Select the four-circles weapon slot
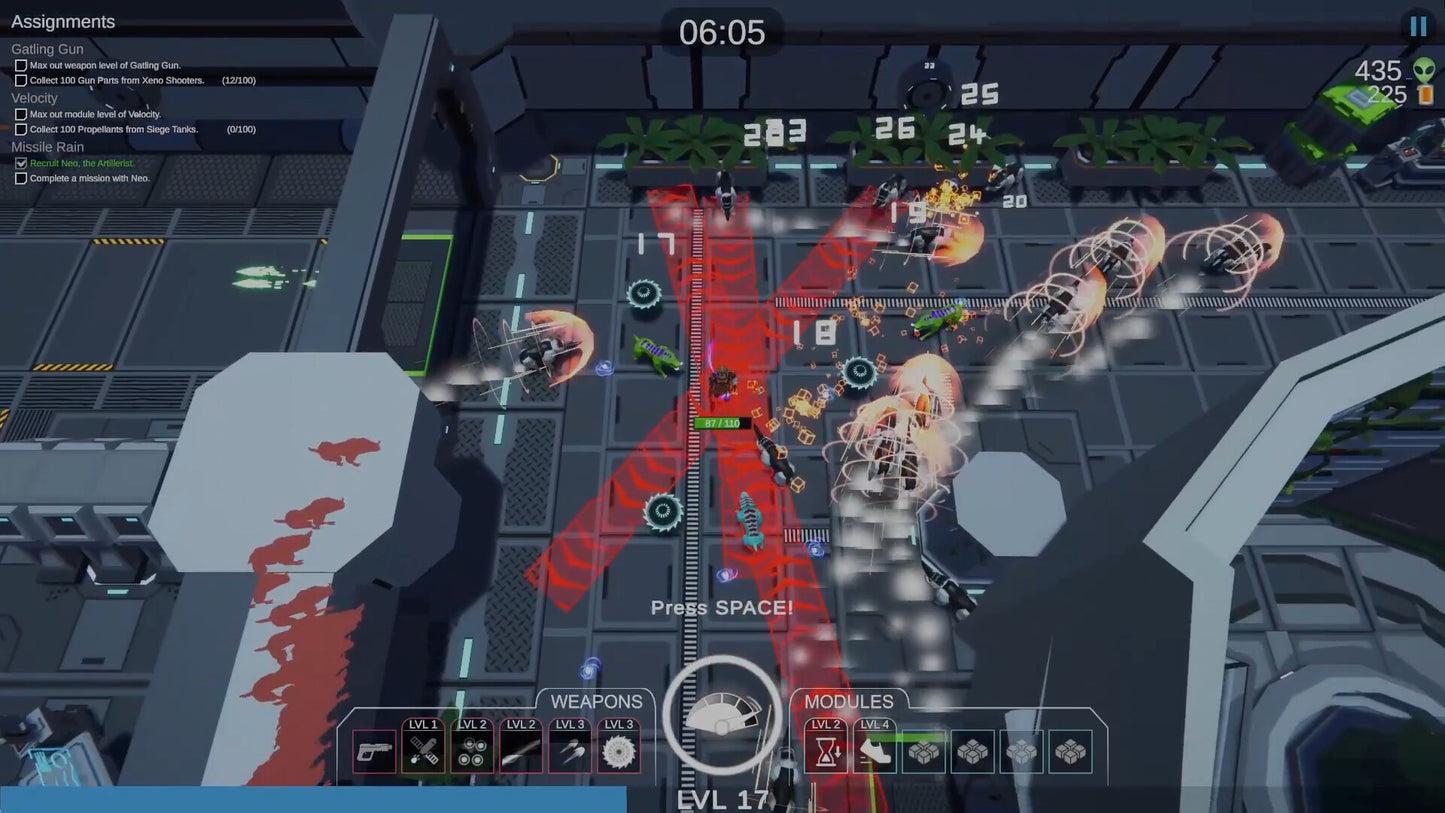Viewport: 1445px width, 813px height. click(x=472, y=751)
